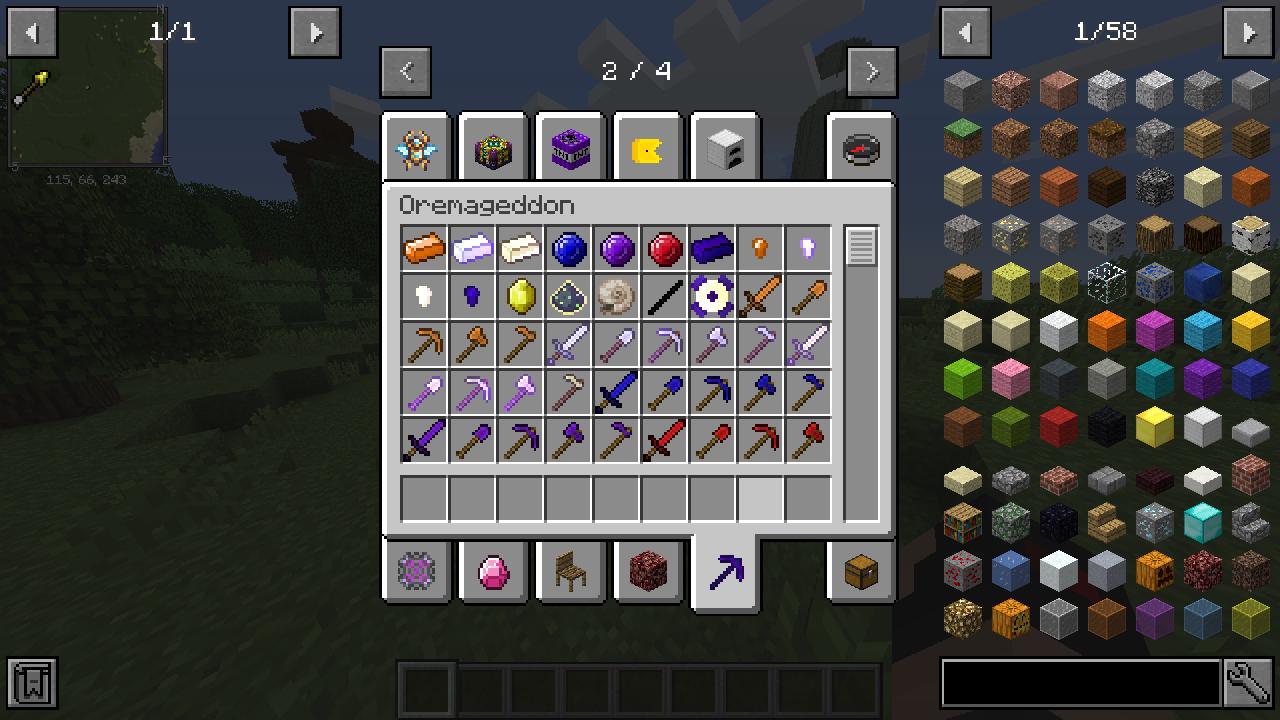This screenshot has height=720, width=1280.
Task: Open the bookmark button in the corner
Action: (x=32, y=684)
